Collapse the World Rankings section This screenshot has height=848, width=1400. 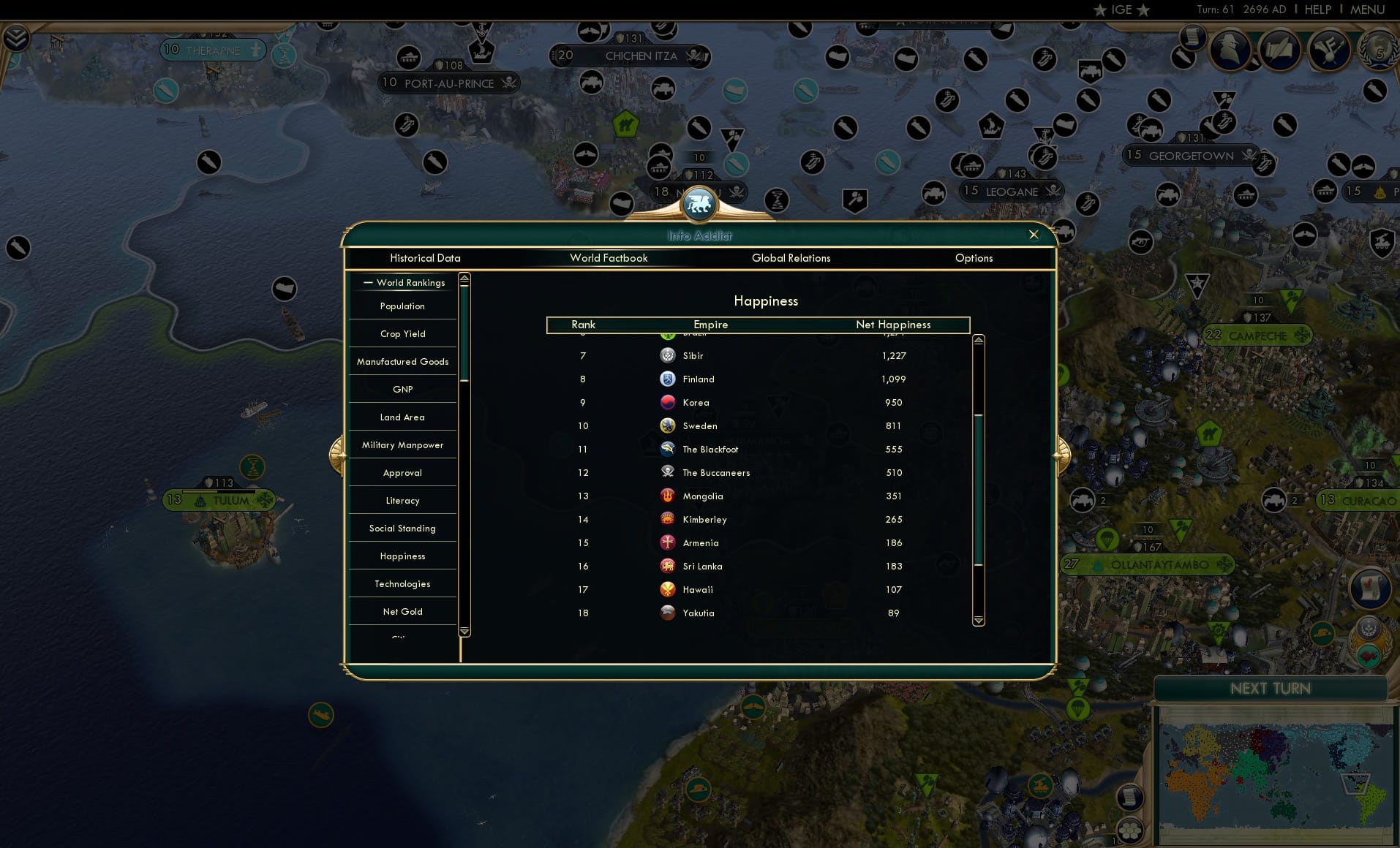tap(369, 282)
